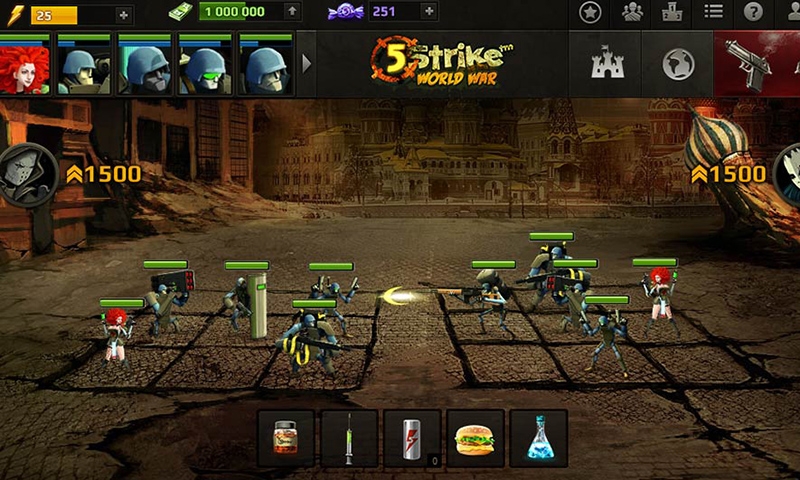Select the green syringe item
This screenshot has height=480, width=800.
349,438
